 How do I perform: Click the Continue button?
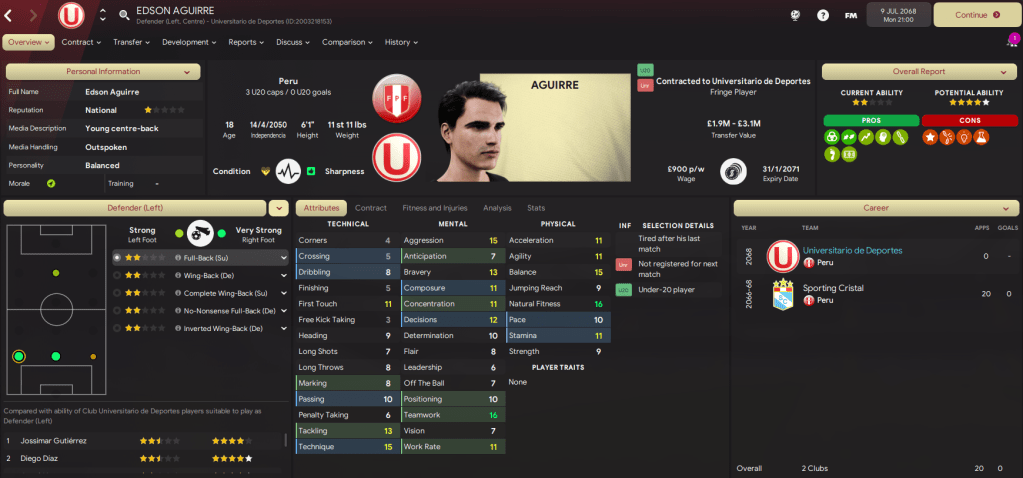pos(976,15)
